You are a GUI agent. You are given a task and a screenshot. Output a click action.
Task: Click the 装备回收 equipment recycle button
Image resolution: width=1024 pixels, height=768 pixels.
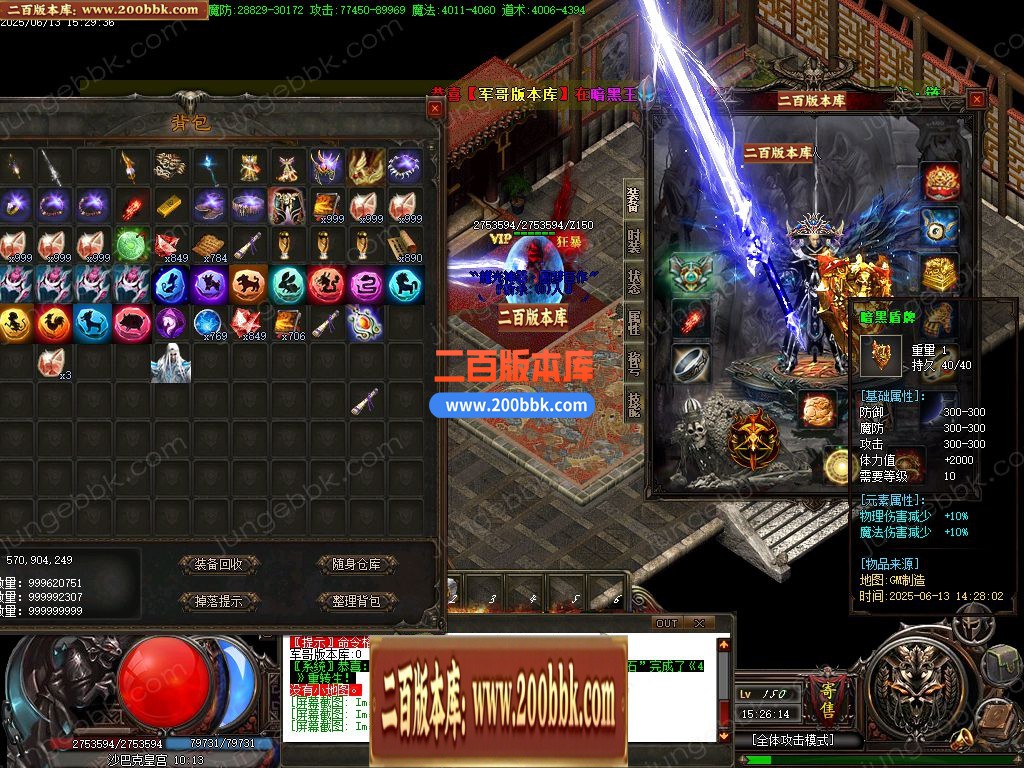pos(219,564)
